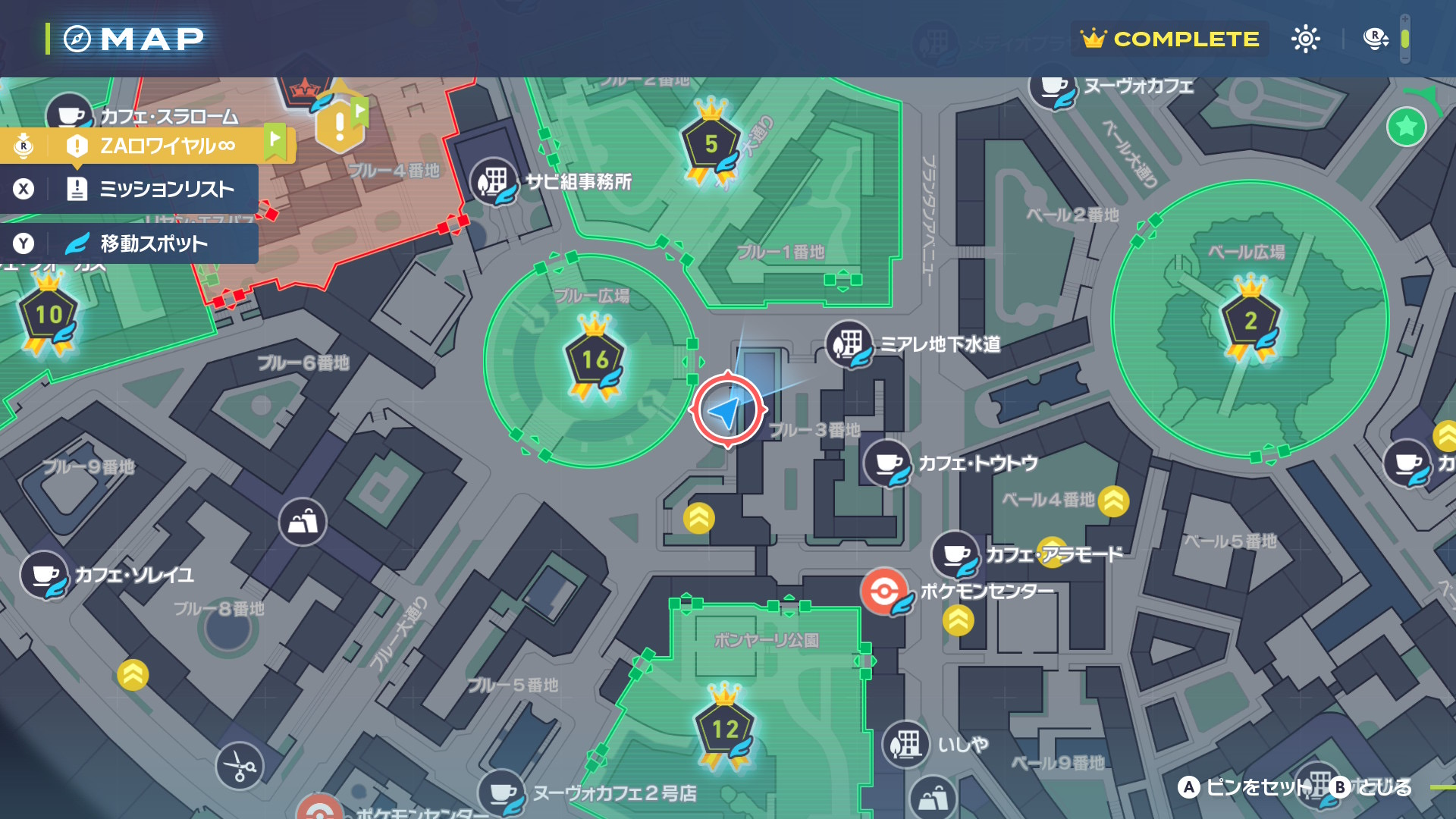Select the ポケモンセンター Poké Ball marker

[884, 591]
